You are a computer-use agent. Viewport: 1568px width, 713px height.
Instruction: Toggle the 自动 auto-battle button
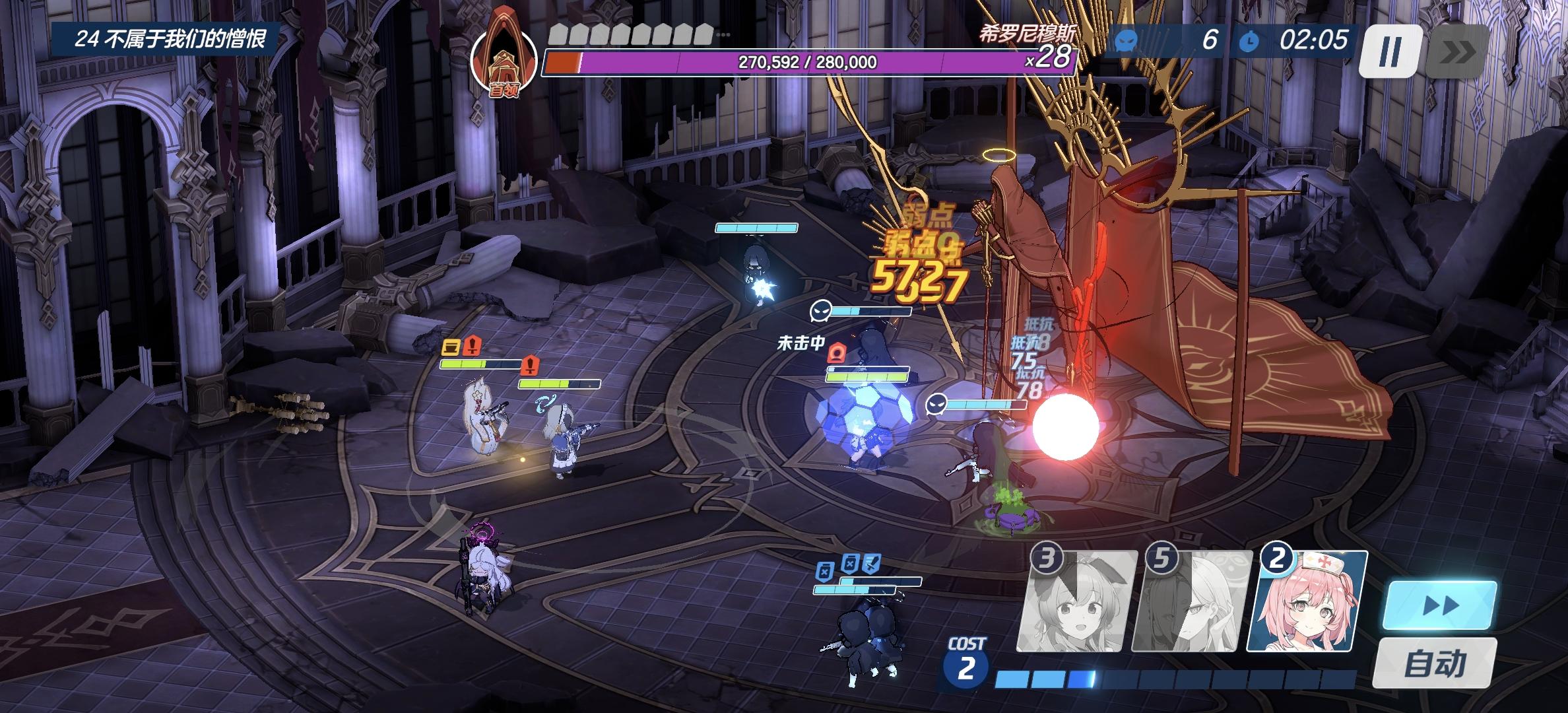click(1434, 662)
